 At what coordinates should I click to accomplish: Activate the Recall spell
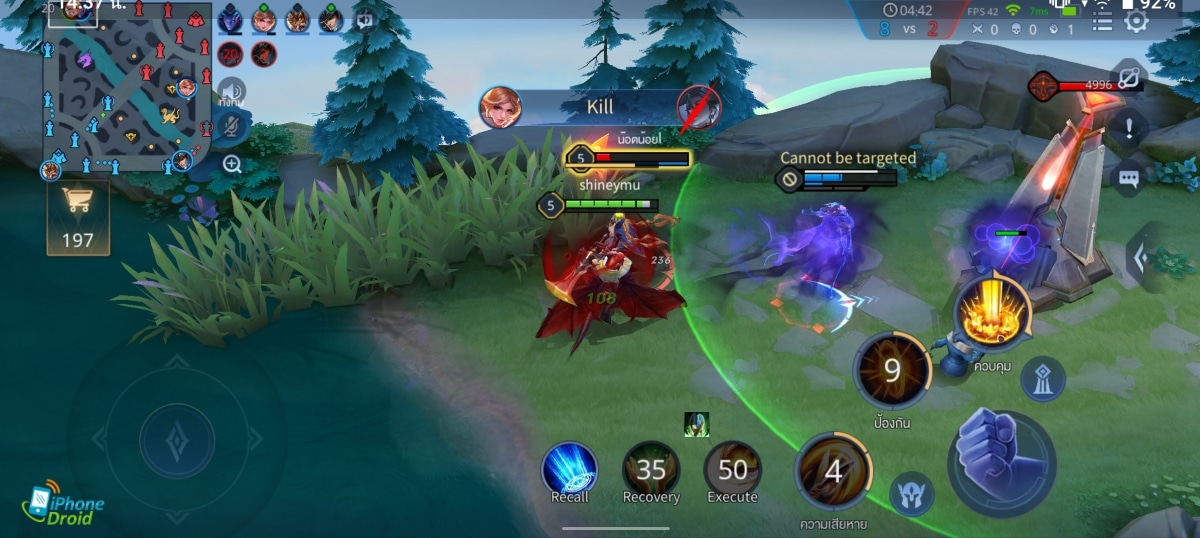coord(570,468)
